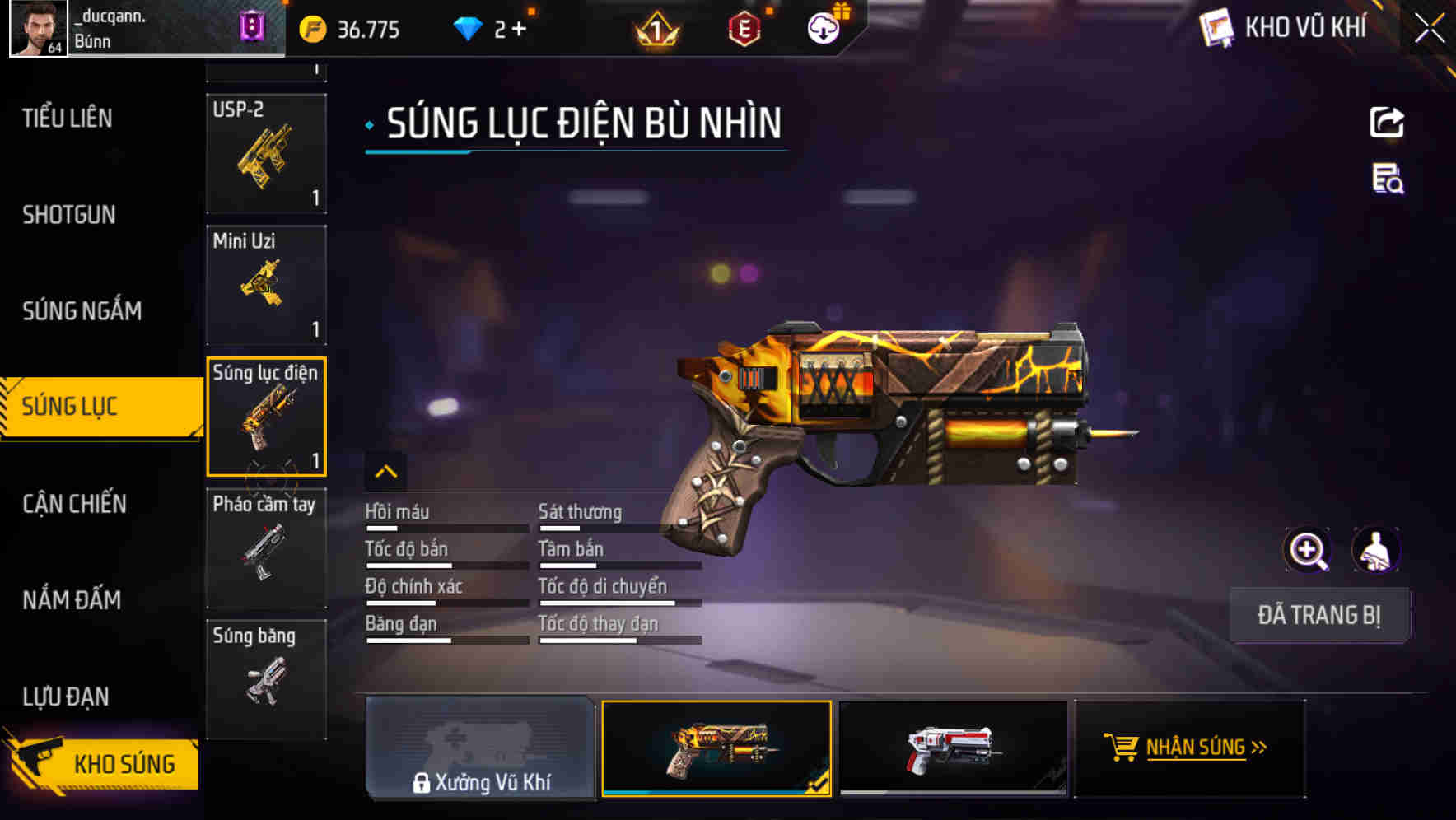Collapse the weapon stats panel via chevron

pos(386,470)
